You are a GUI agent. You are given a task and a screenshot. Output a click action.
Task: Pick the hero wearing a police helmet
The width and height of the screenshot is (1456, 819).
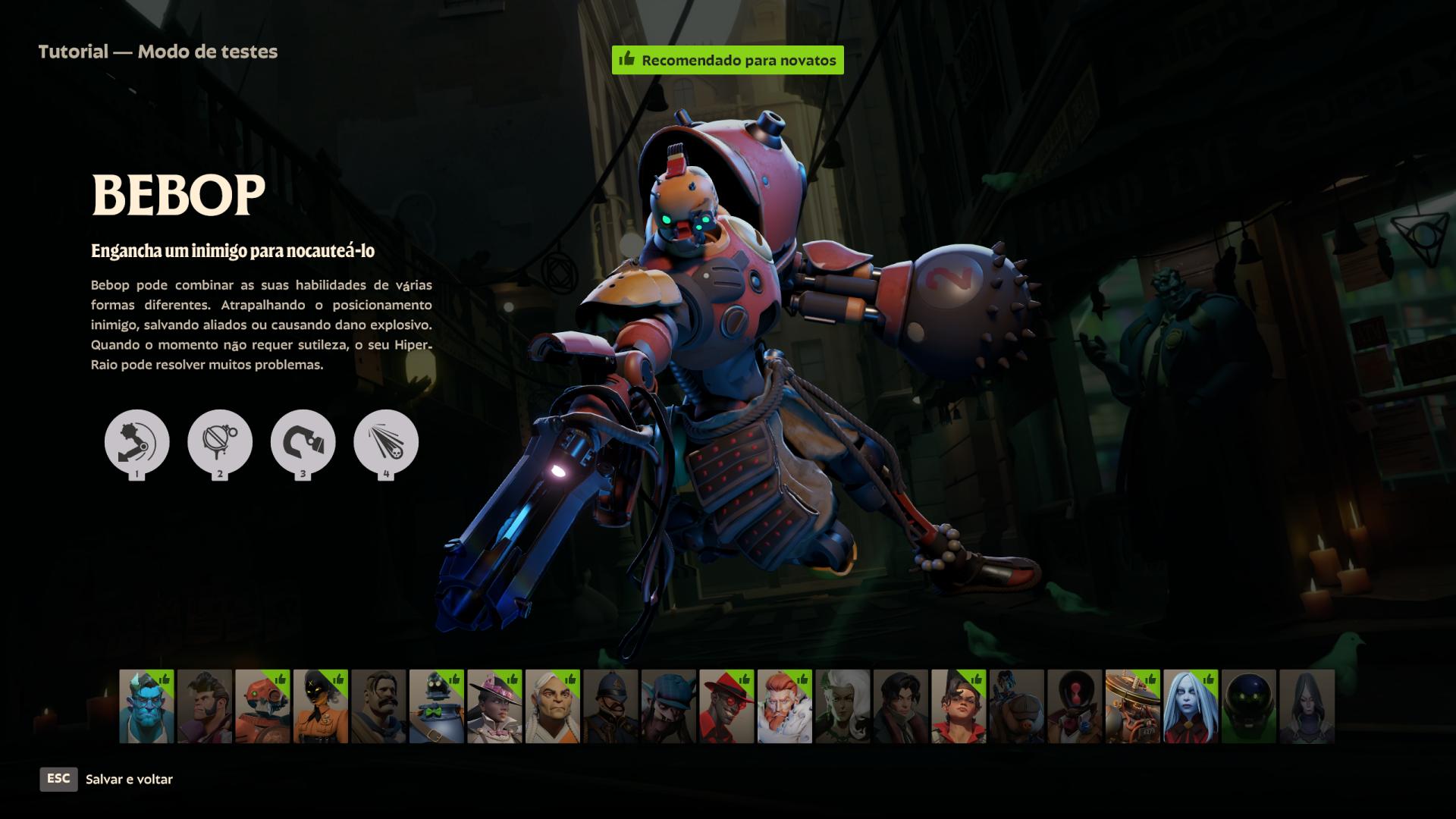click(610, 707)
